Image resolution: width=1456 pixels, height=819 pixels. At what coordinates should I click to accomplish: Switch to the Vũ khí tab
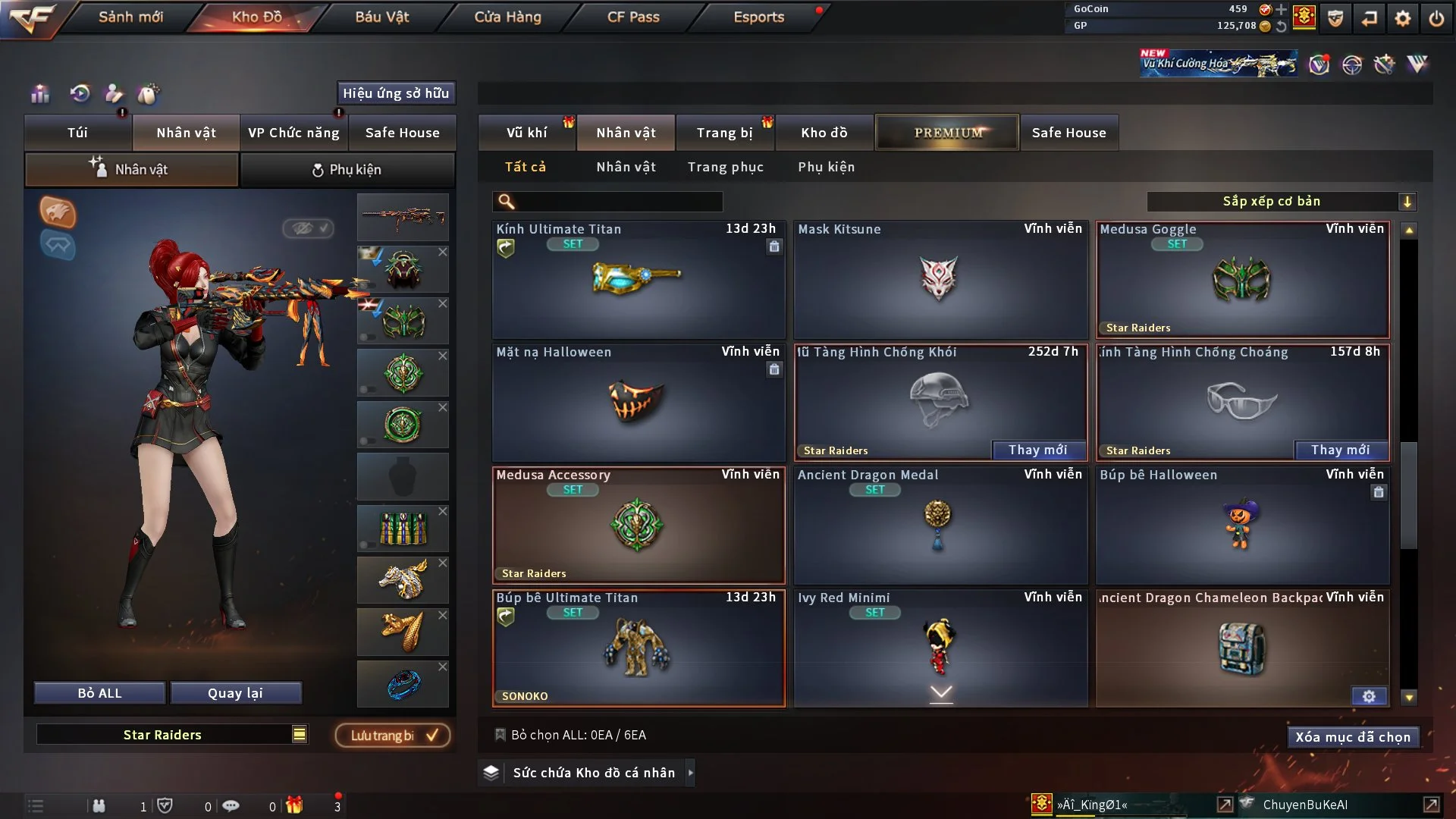pyautogui.click(x=526, y=133)
